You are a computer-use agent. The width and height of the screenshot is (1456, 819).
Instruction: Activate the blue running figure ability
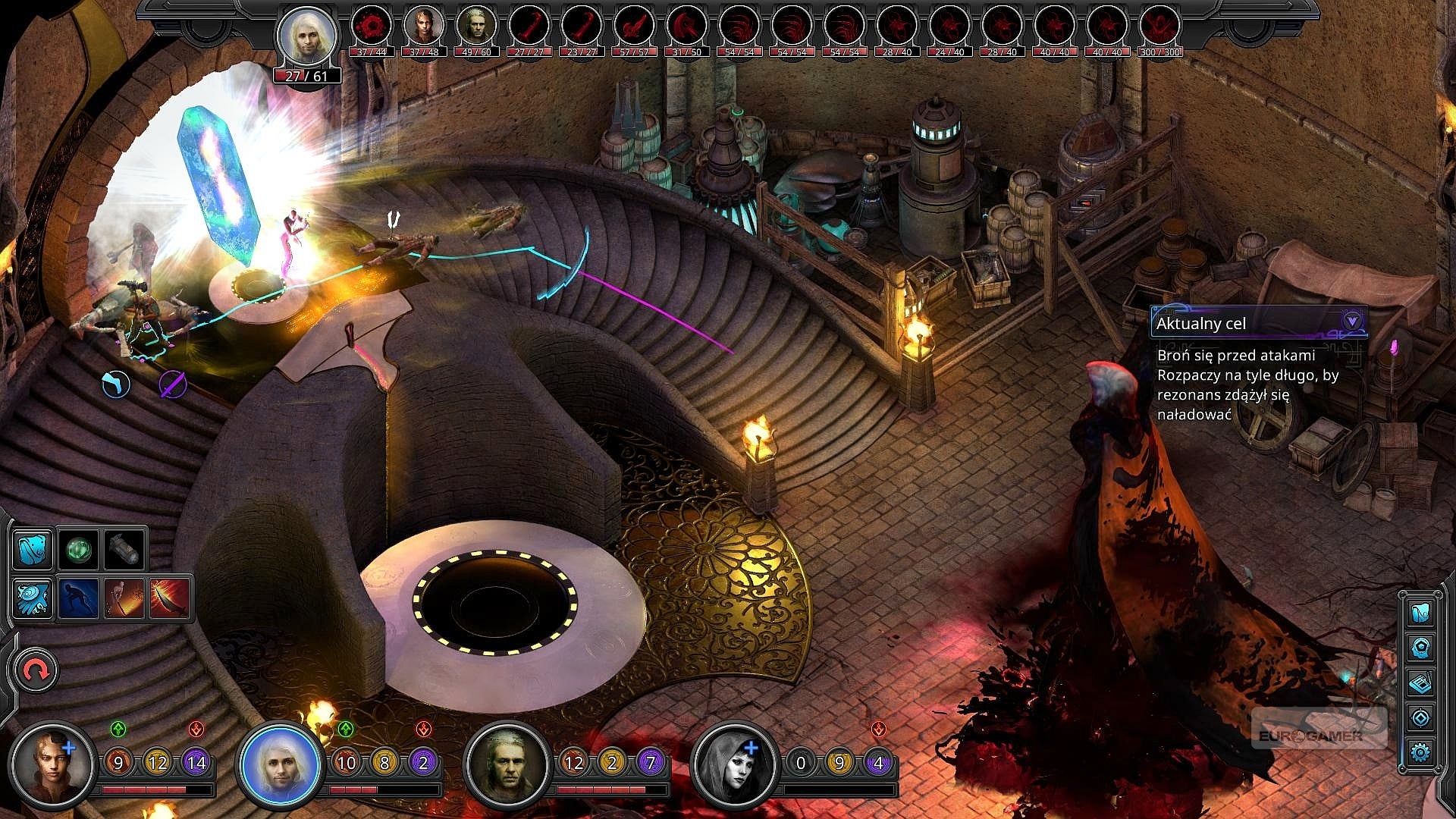pos(78,598)
